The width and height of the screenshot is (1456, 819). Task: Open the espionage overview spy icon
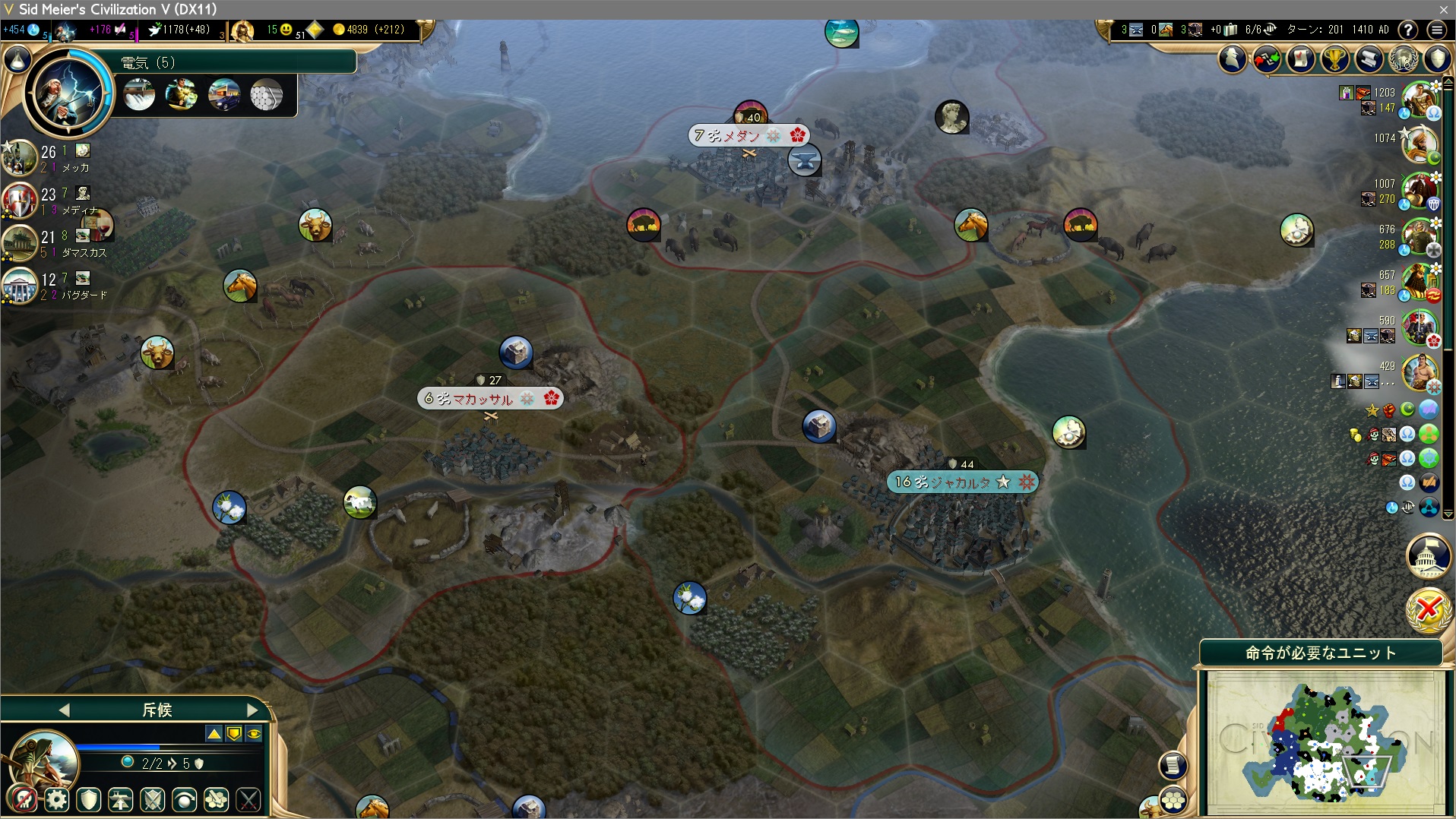point(1233,59)
